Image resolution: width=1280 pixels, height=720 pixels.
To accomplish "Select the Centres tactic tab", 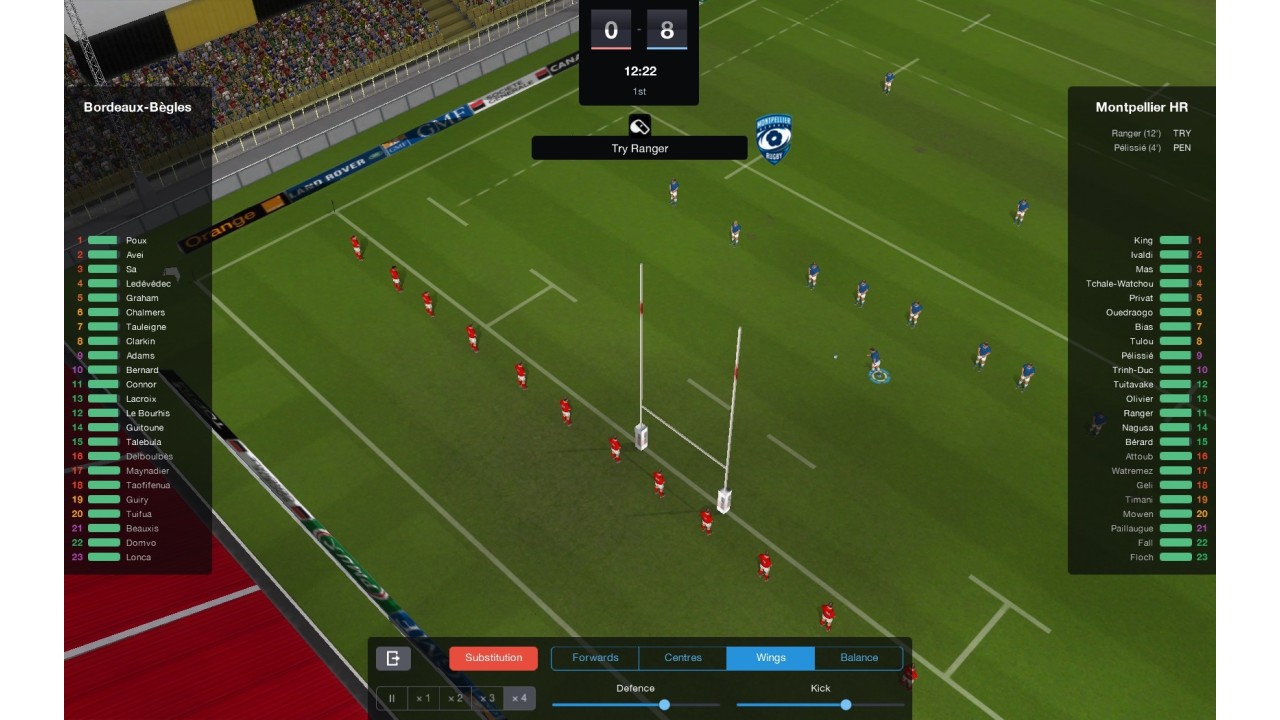I will click(683, 658).
